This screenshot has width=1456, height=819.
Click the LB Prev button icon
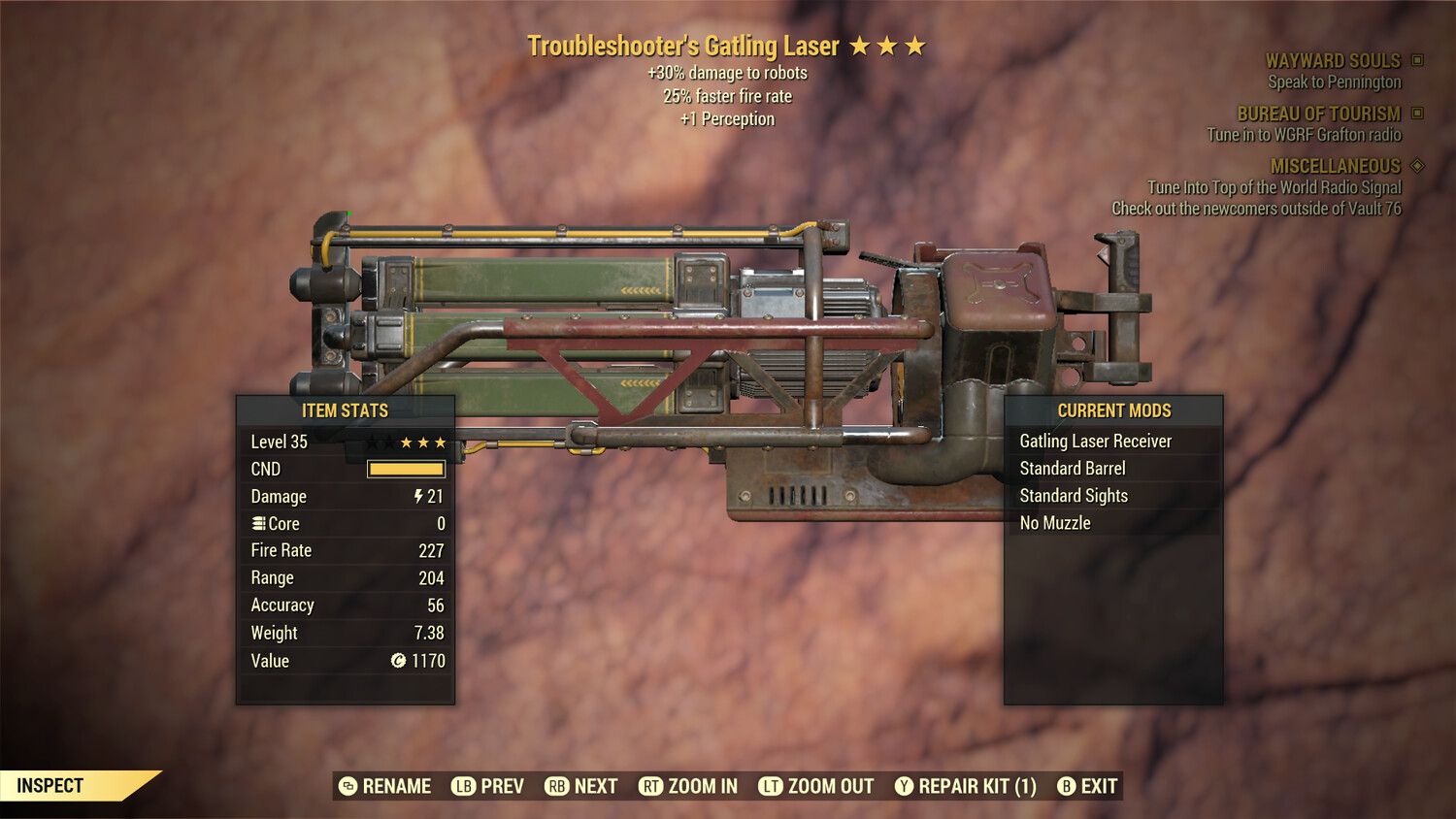463,786
